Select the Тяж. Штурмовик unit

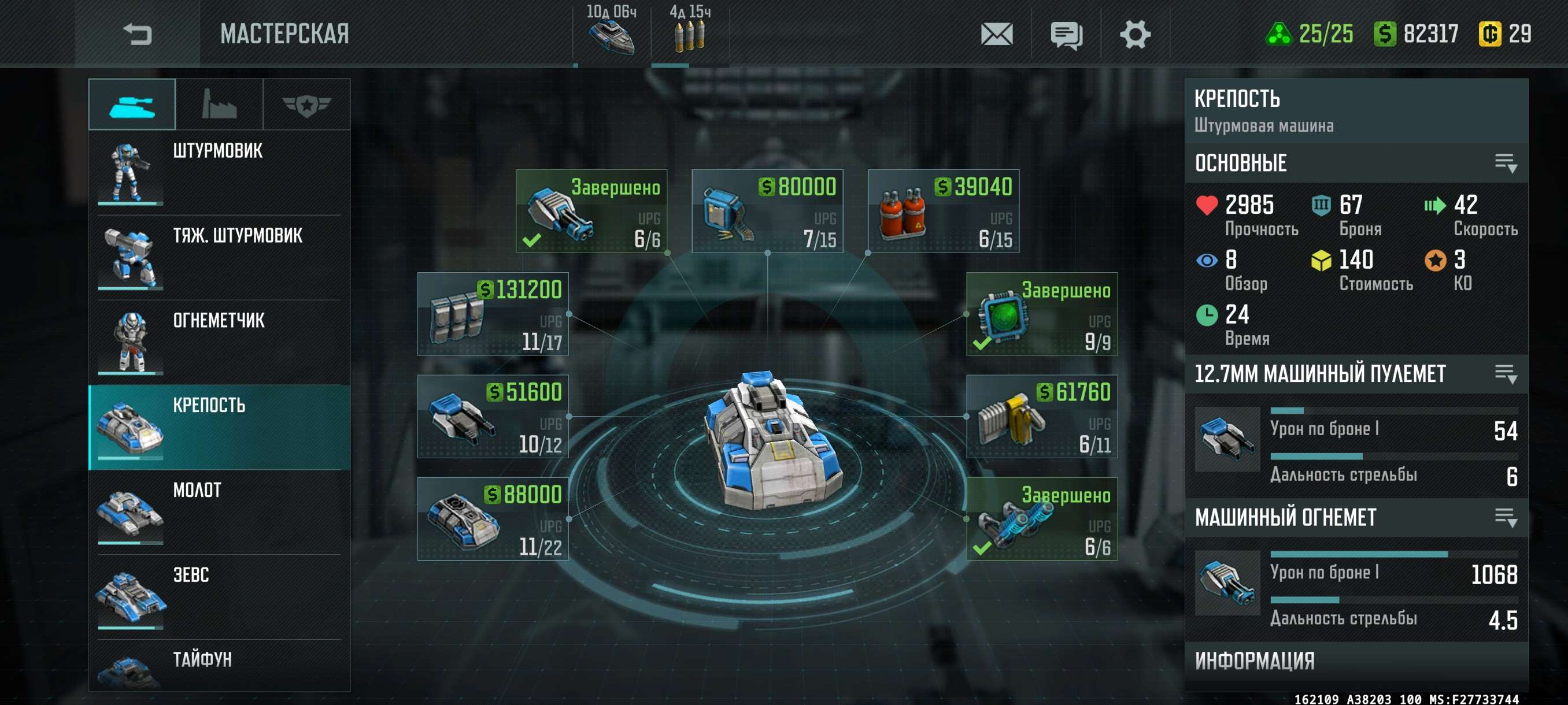point(219,257)
